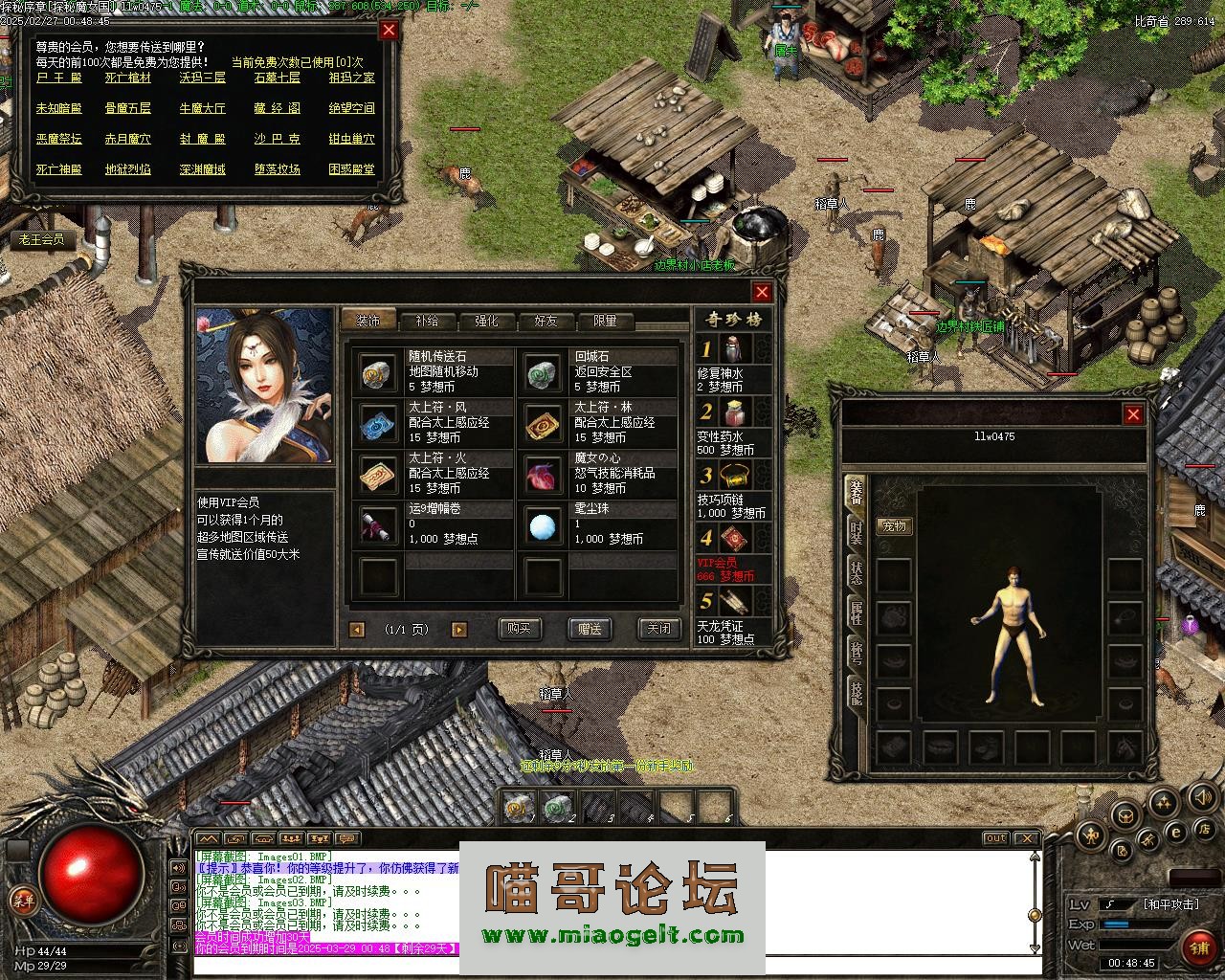Screen dimensions: 1225x980
Task: Switch to the 补给 shop tab
Action: click(427, 321)
